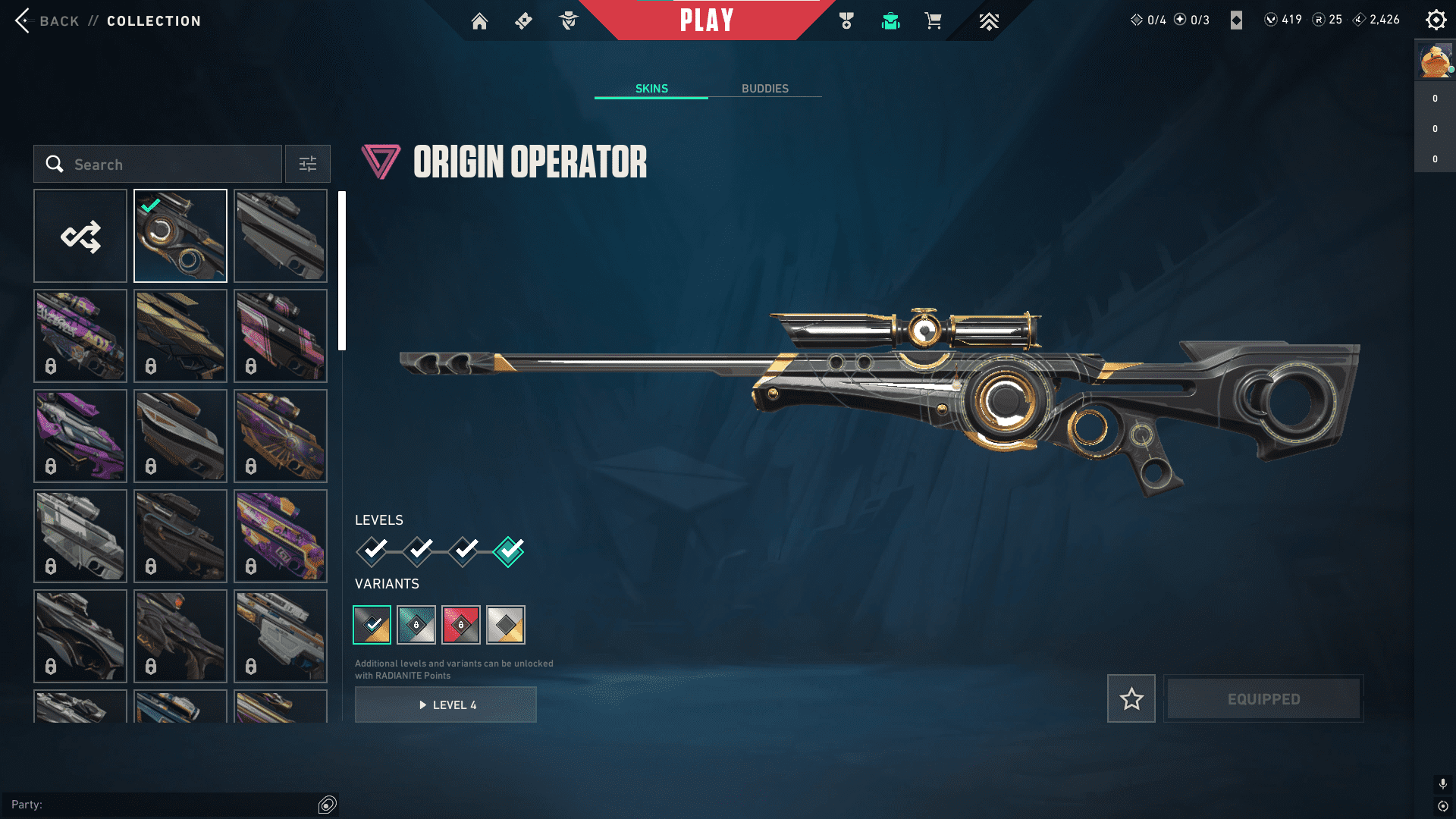Mark the skin as favorite with star
This screenshot has height=819, width=1456.
click(1131, 698)
